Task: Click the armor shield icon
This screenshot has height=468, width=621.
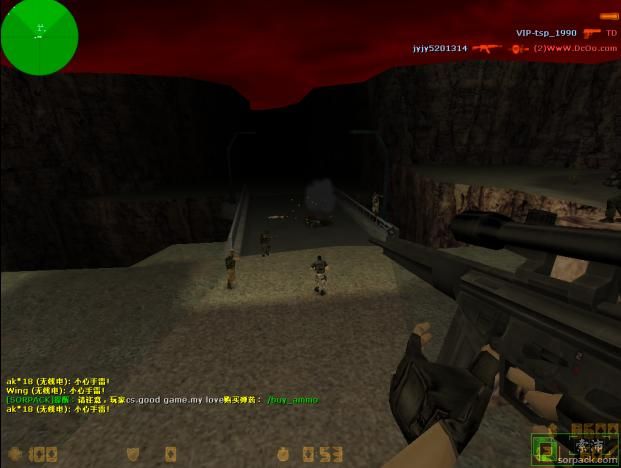Action: 133,454
